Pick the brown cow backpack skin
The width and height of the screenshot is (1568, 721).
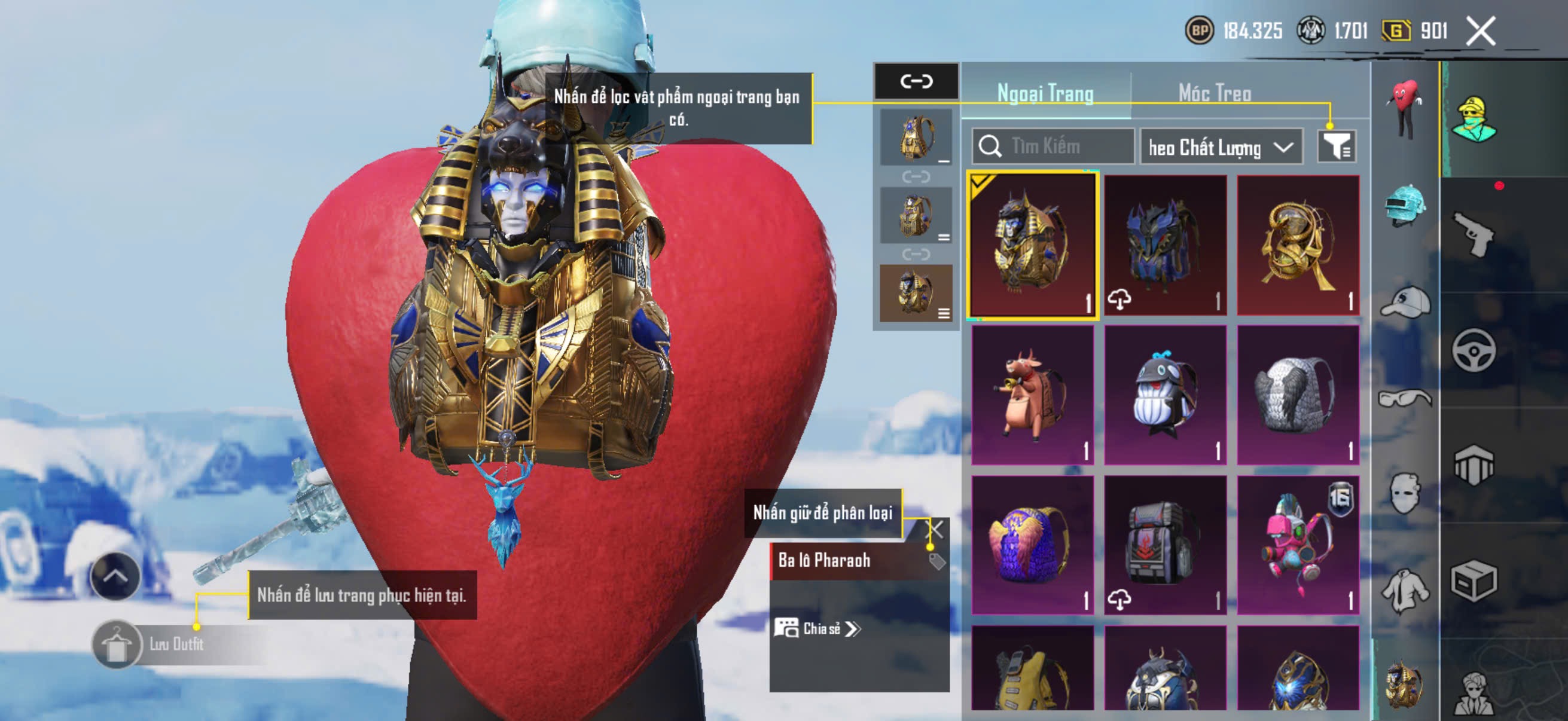(1032, 394)
